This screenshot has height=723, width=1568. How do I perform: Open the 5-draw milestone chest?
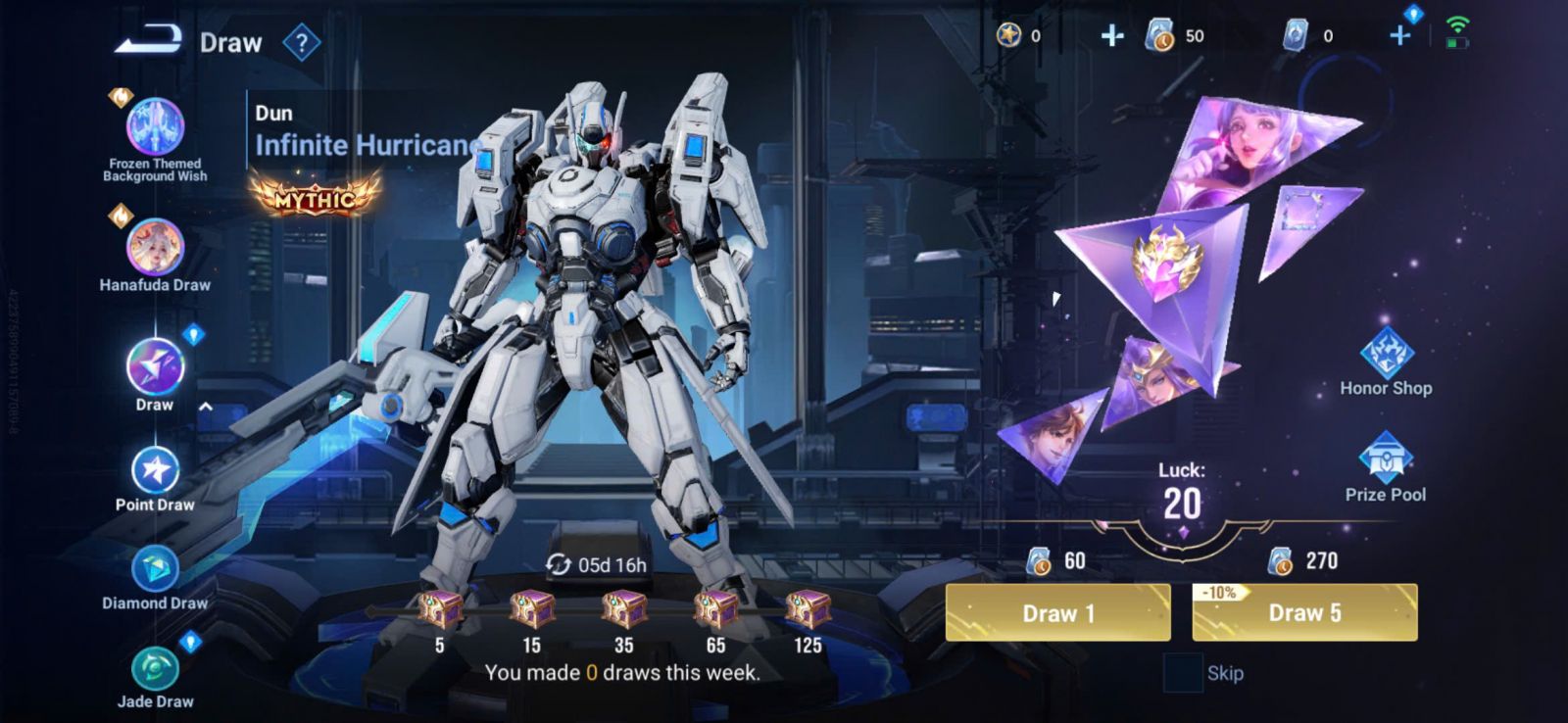click(439, 609)
